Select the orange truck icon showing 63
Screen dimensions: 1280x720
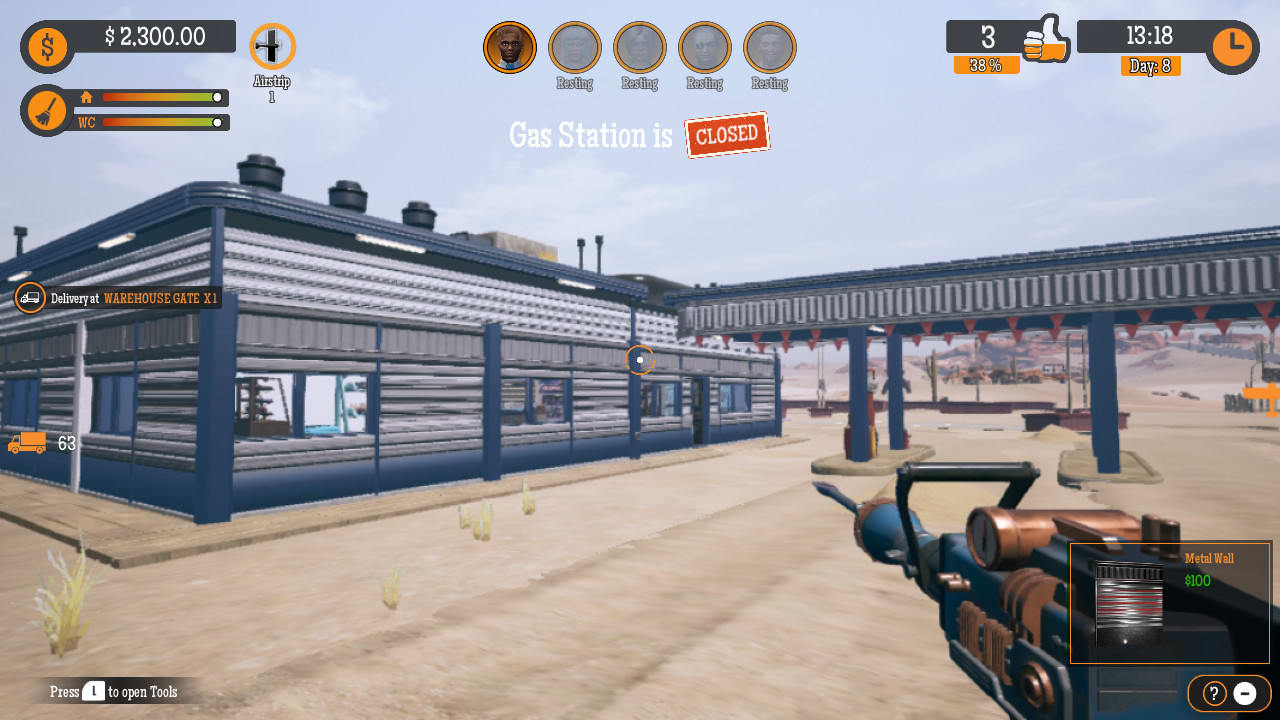click(25, 443)
